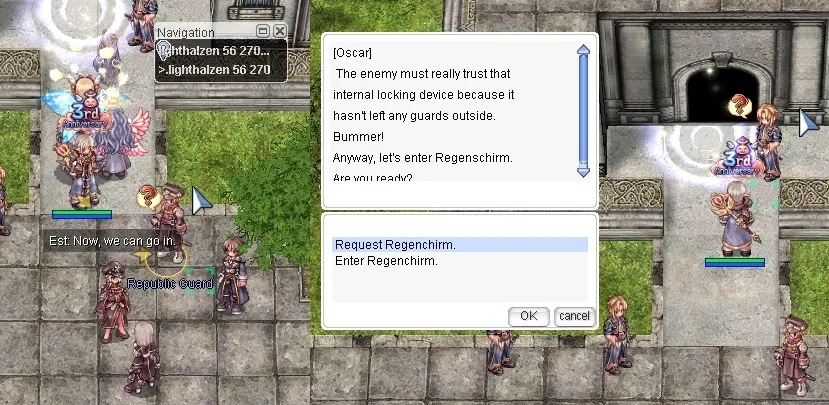Close the Navigation window
The image size is (829, 405).
279,32
